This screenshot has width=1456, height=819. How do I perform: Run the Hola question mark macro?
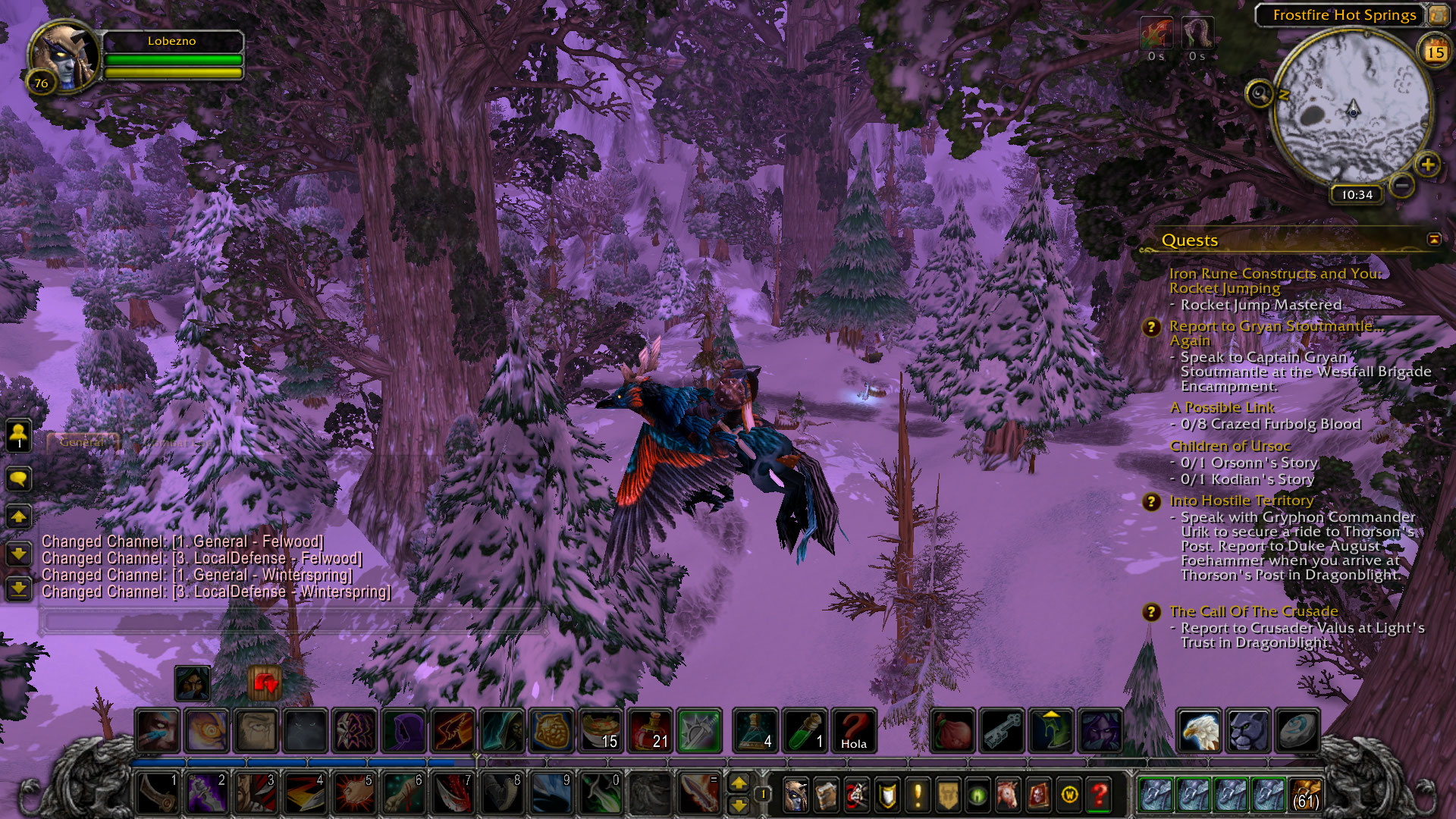point(853,730)
